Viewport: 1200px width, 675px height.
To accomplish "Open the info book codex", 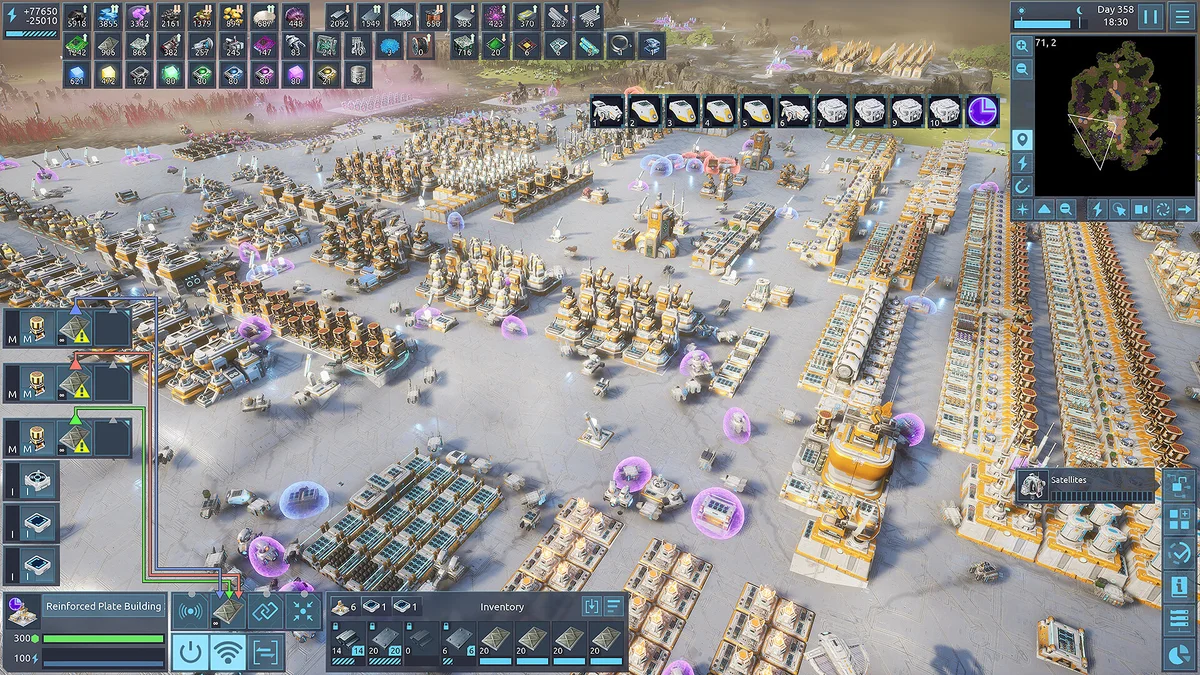I will (x=1180, y=586).
